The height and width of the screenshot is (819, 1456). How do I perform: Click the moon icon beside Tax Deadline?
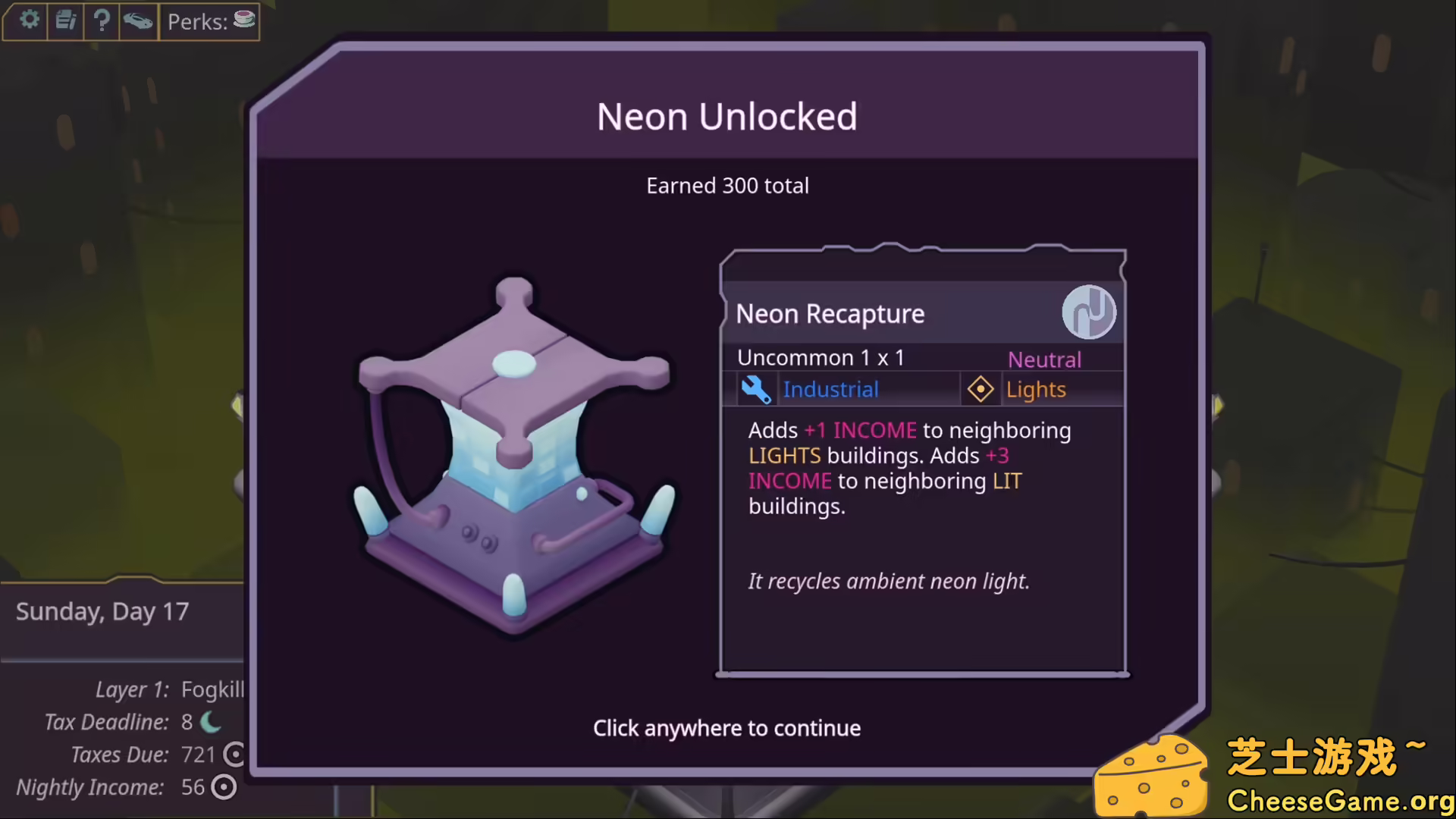[x=210, y=722]
